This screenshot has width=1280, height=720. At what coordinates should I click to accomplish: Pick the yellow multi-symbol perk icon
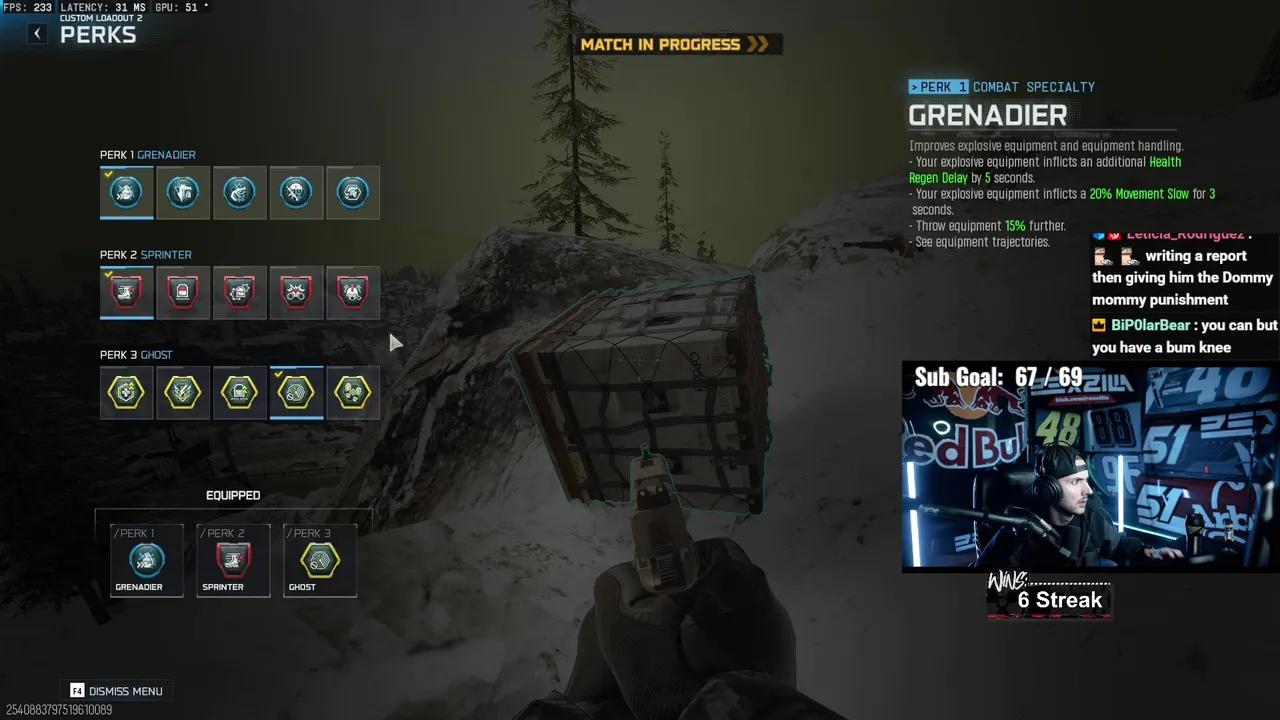point(352,392)
